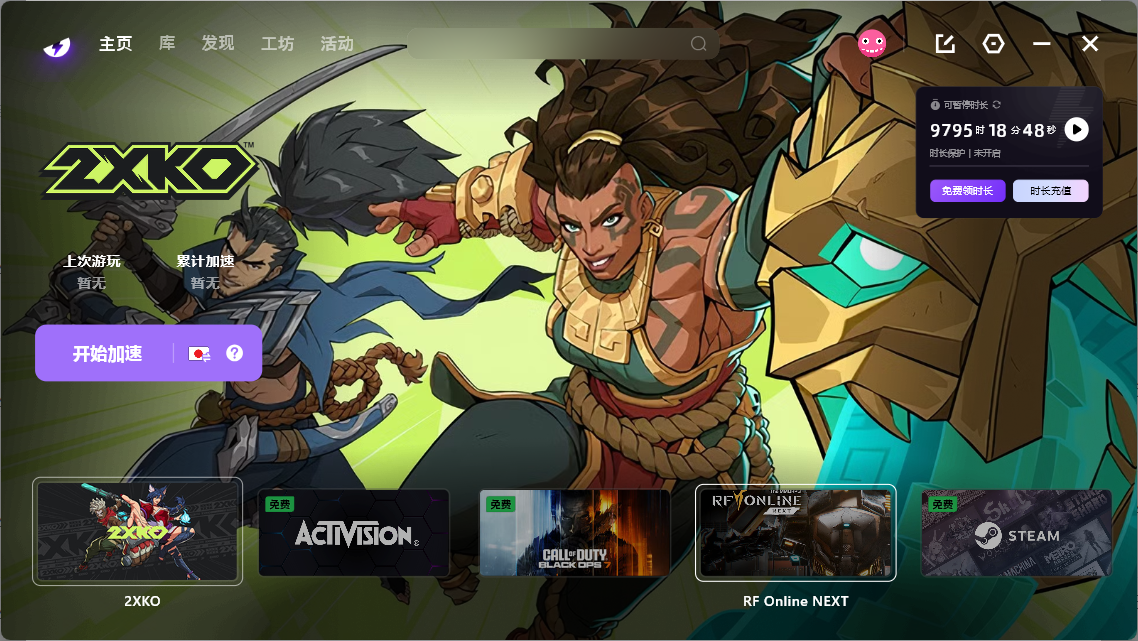The image size is (1138, 641).
Task: Switch to the 主页 home tab
Action: click(115, 44)
